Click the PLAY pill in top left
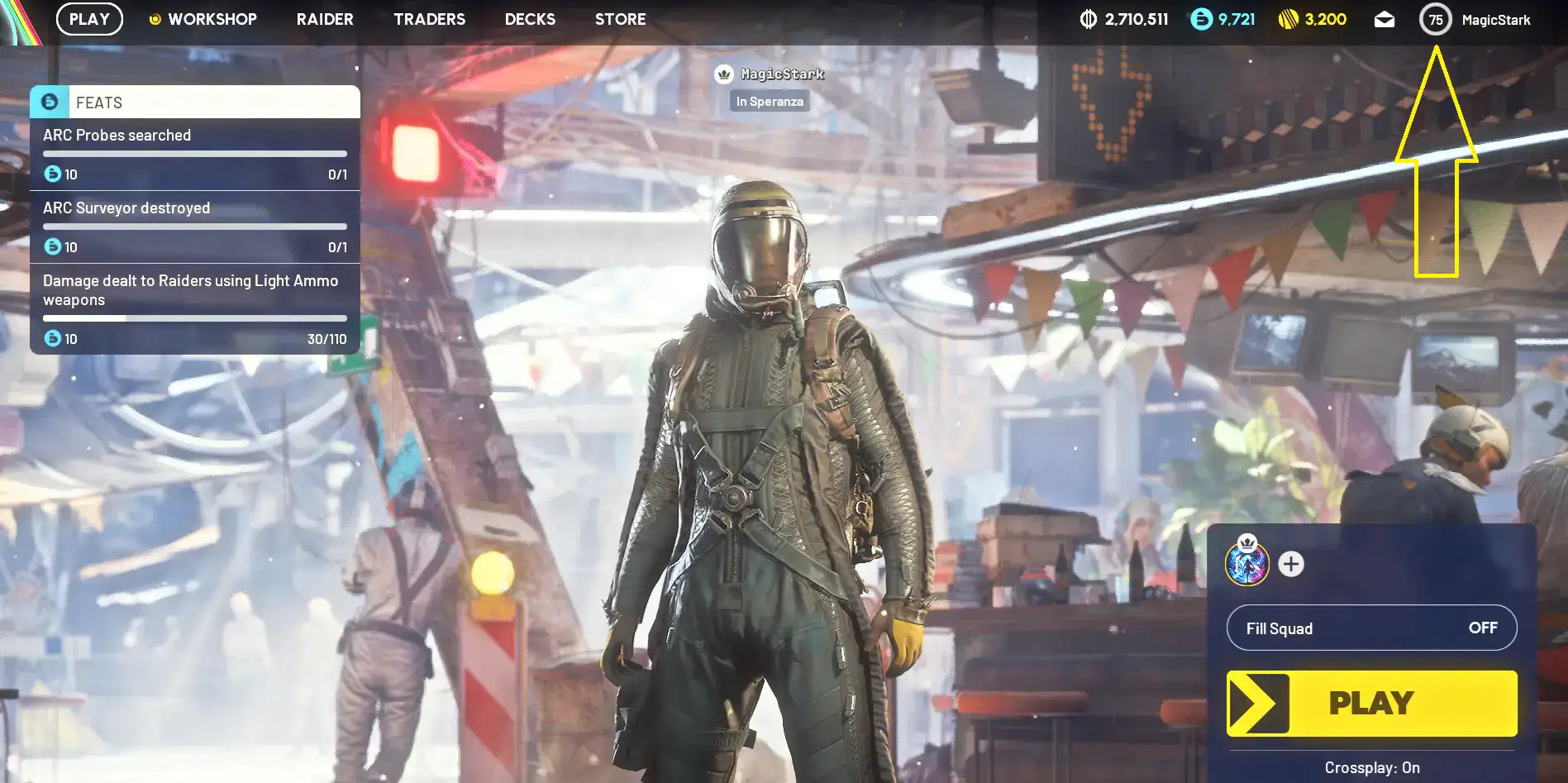 pyautogui.click(x=89, y=19)
